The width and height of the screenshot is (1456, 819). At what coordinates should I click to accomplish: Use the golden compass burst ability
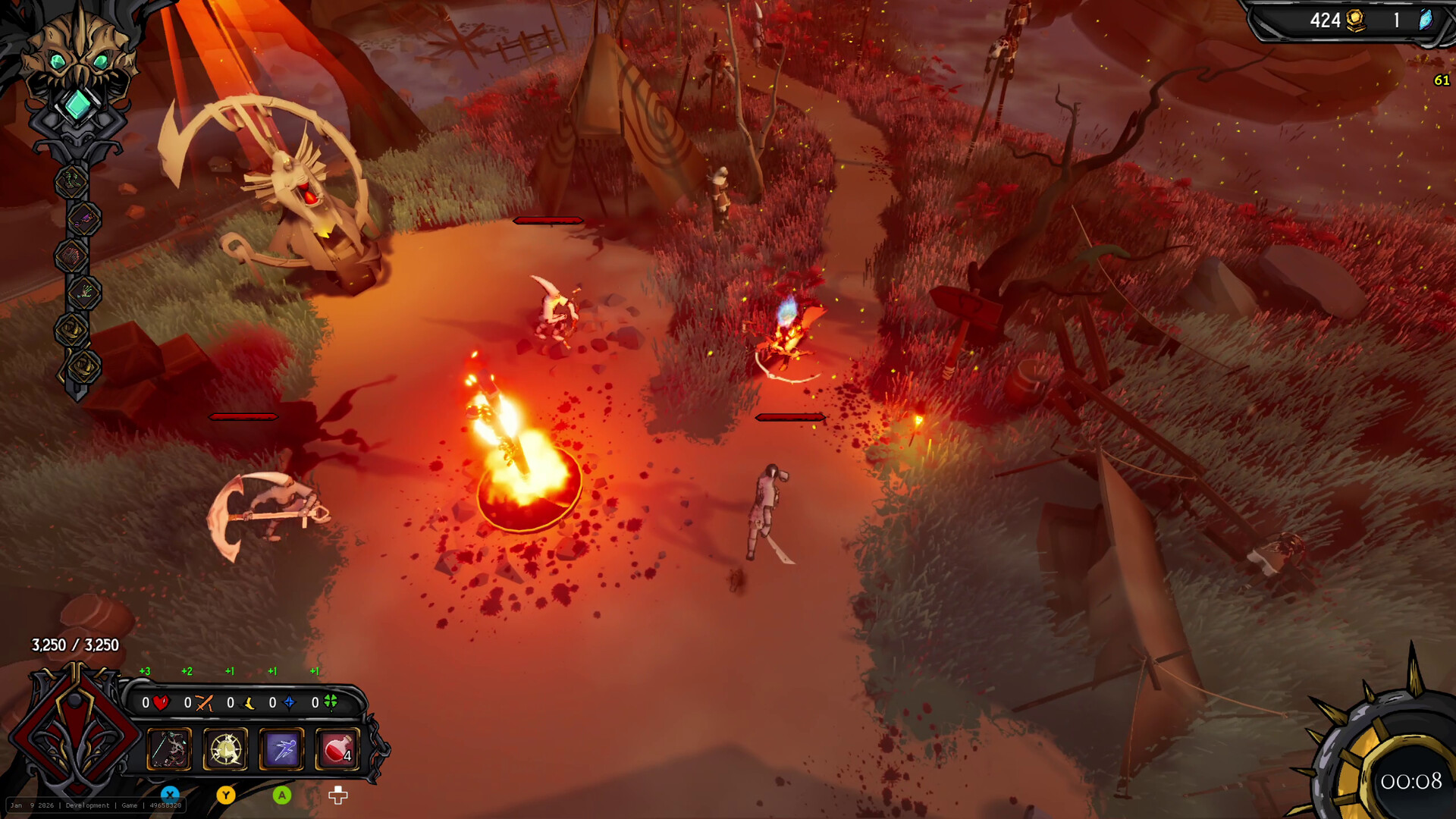(x=225, y=749)
